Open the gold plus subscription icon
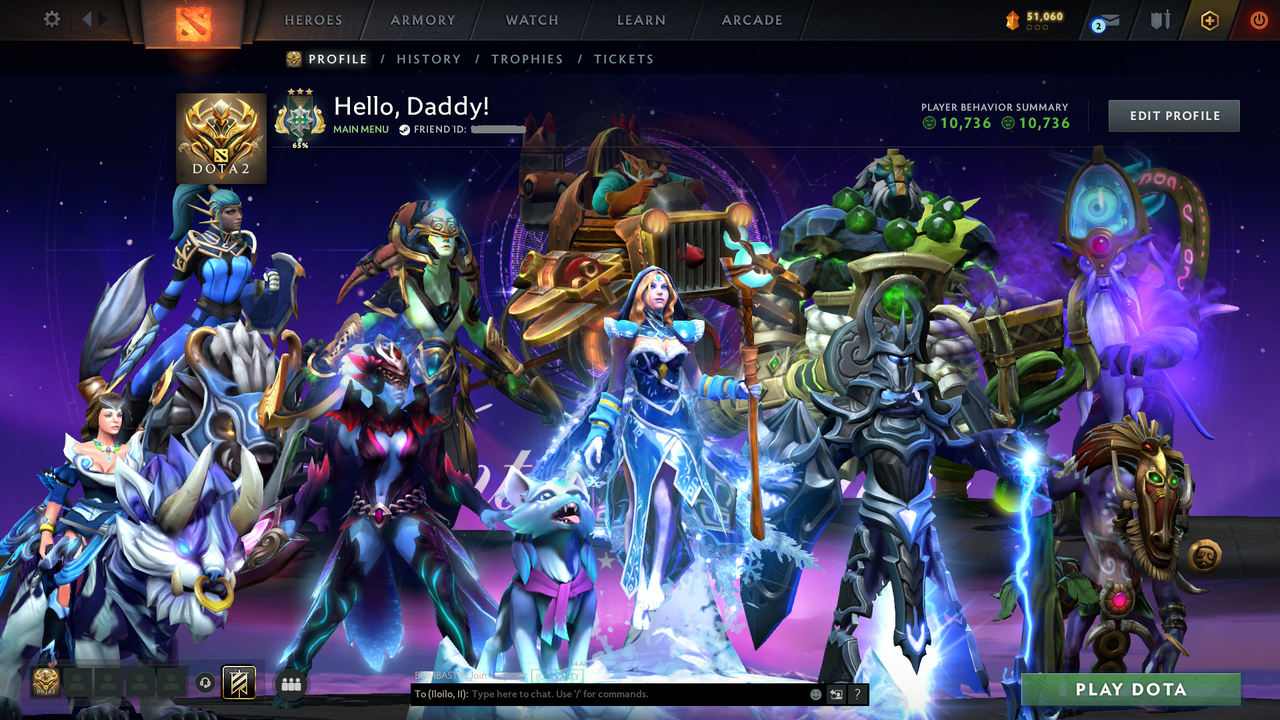 click(1209, 19)
